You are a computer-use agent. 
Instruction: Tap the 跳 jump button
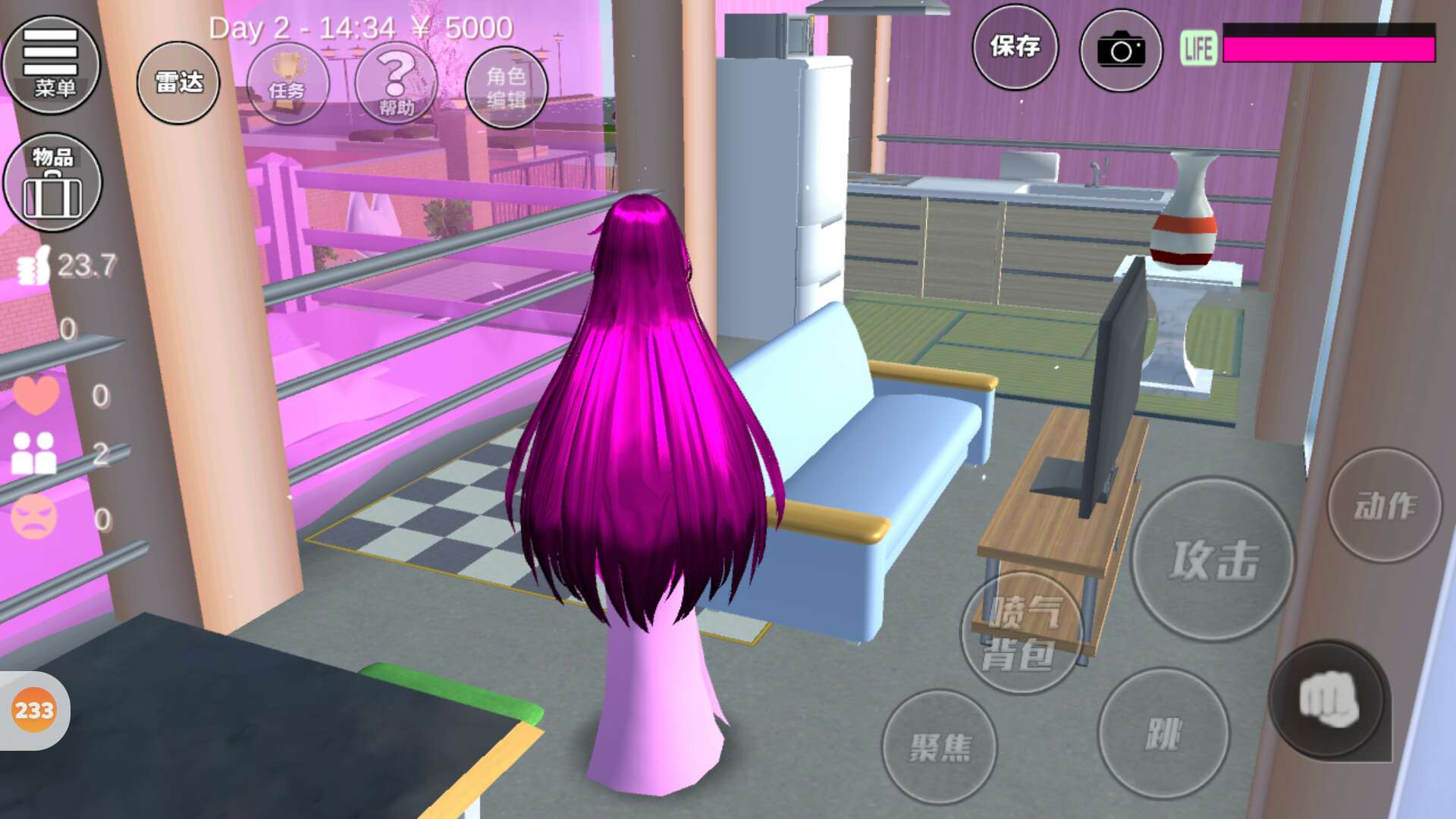[1163, 733]
